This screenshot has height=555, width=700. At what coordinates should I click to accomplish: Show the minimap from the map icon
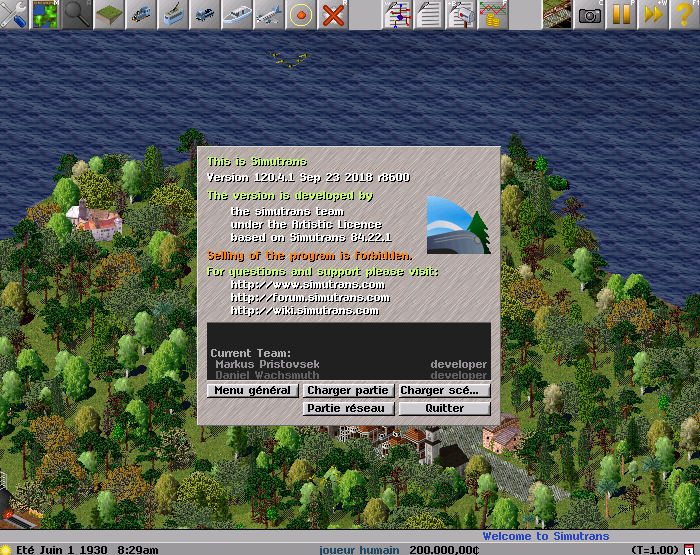[x=45, y=14]
